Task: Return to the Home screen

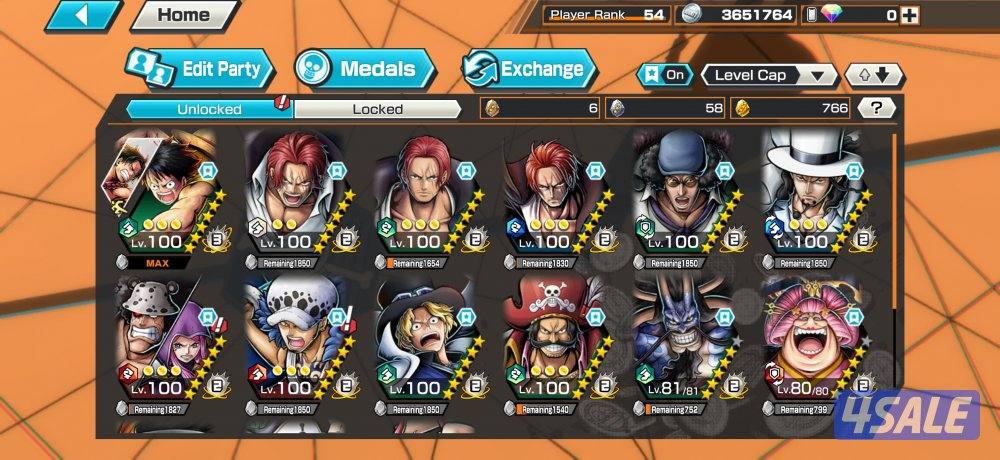Action: [x=183, y=15]
